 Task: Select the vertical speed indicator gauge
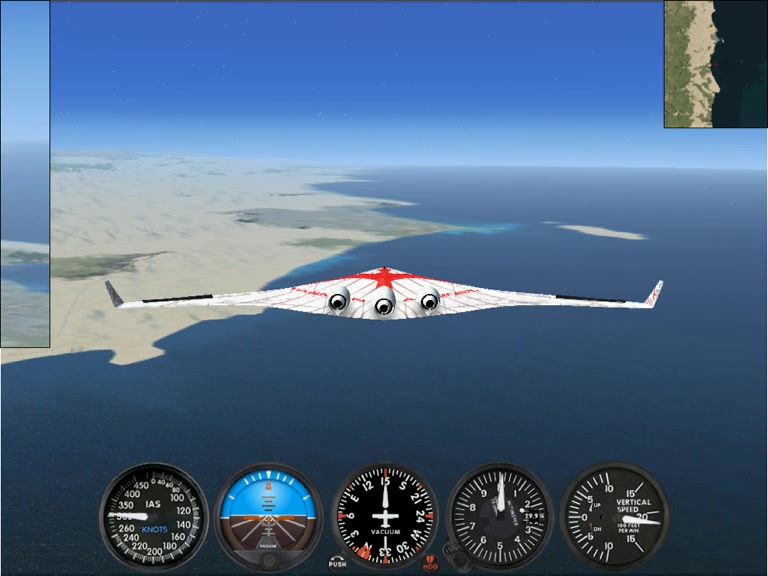tap(613, 516)
